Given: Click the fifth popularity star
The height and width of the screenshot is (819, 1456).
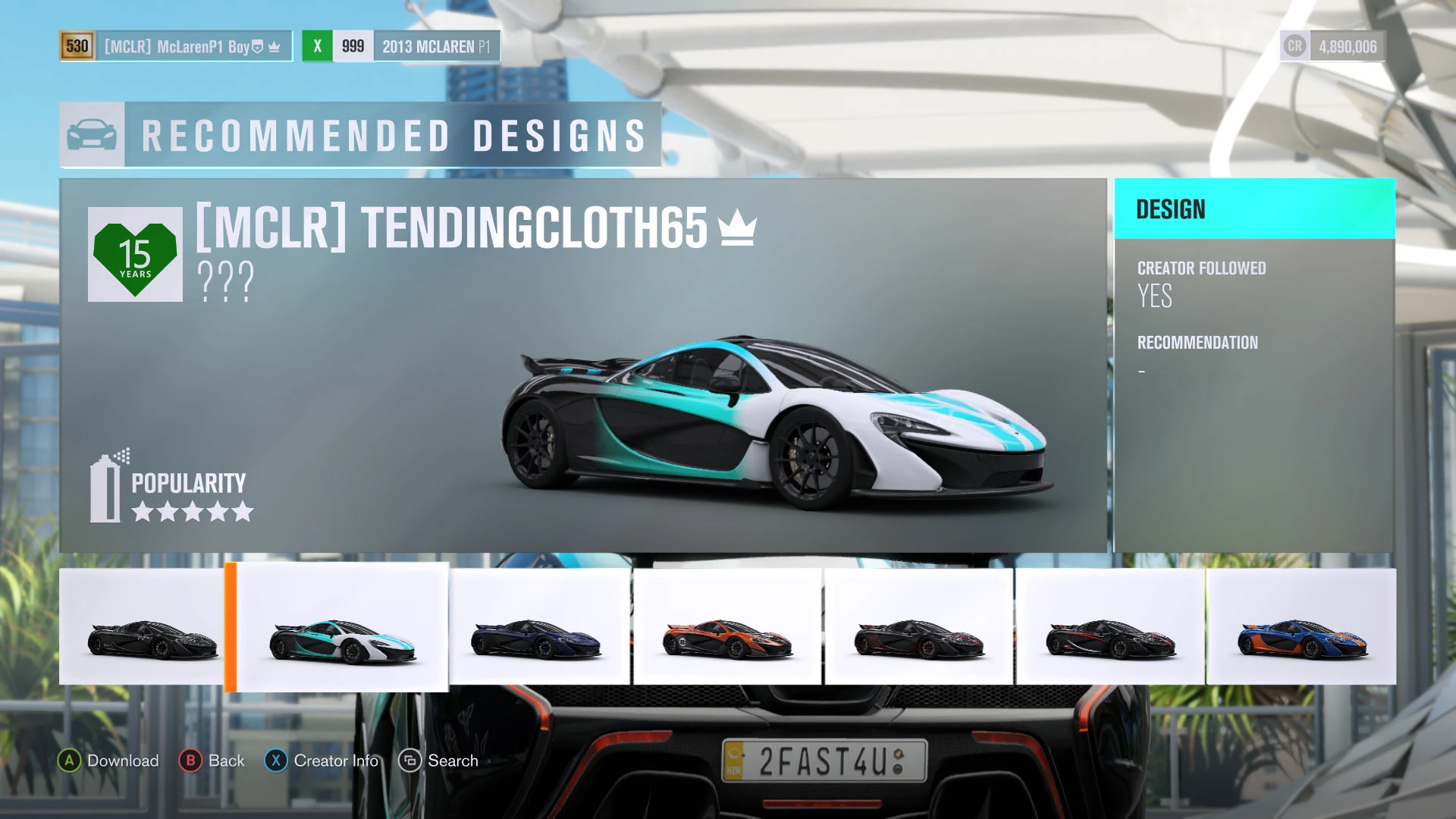Looking at the screenshot, I should (x=244, y=511).
